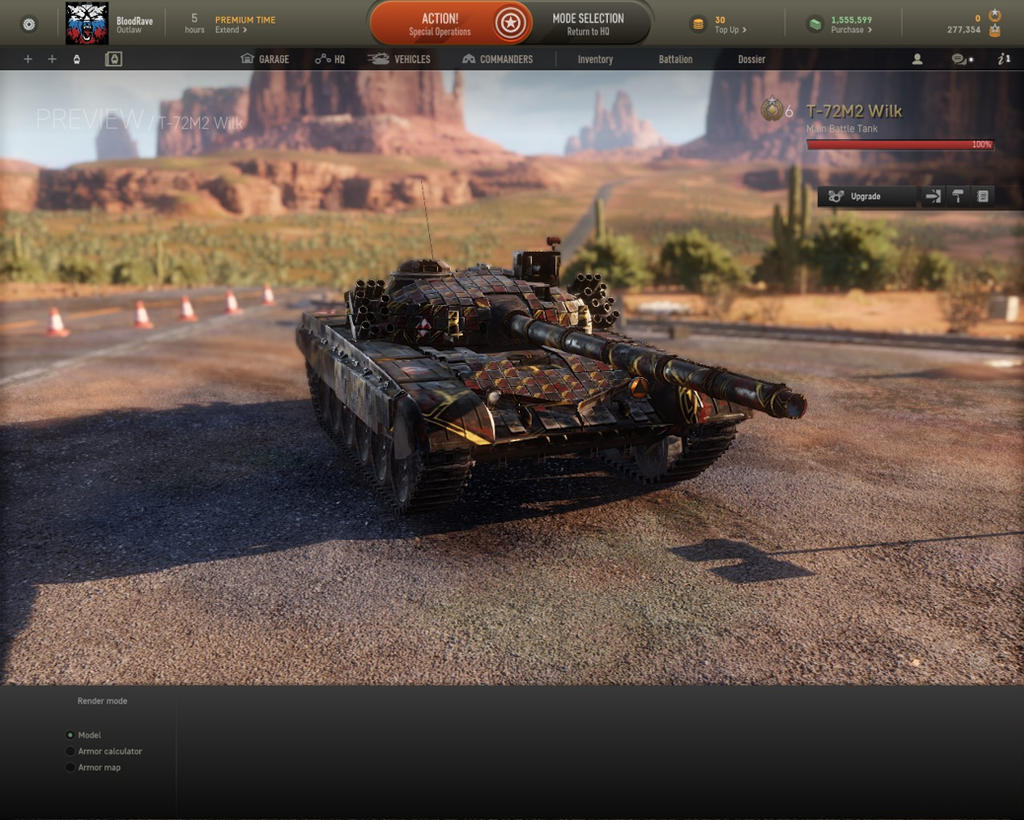
Task: Open the Dossier page
Action: 751,59
